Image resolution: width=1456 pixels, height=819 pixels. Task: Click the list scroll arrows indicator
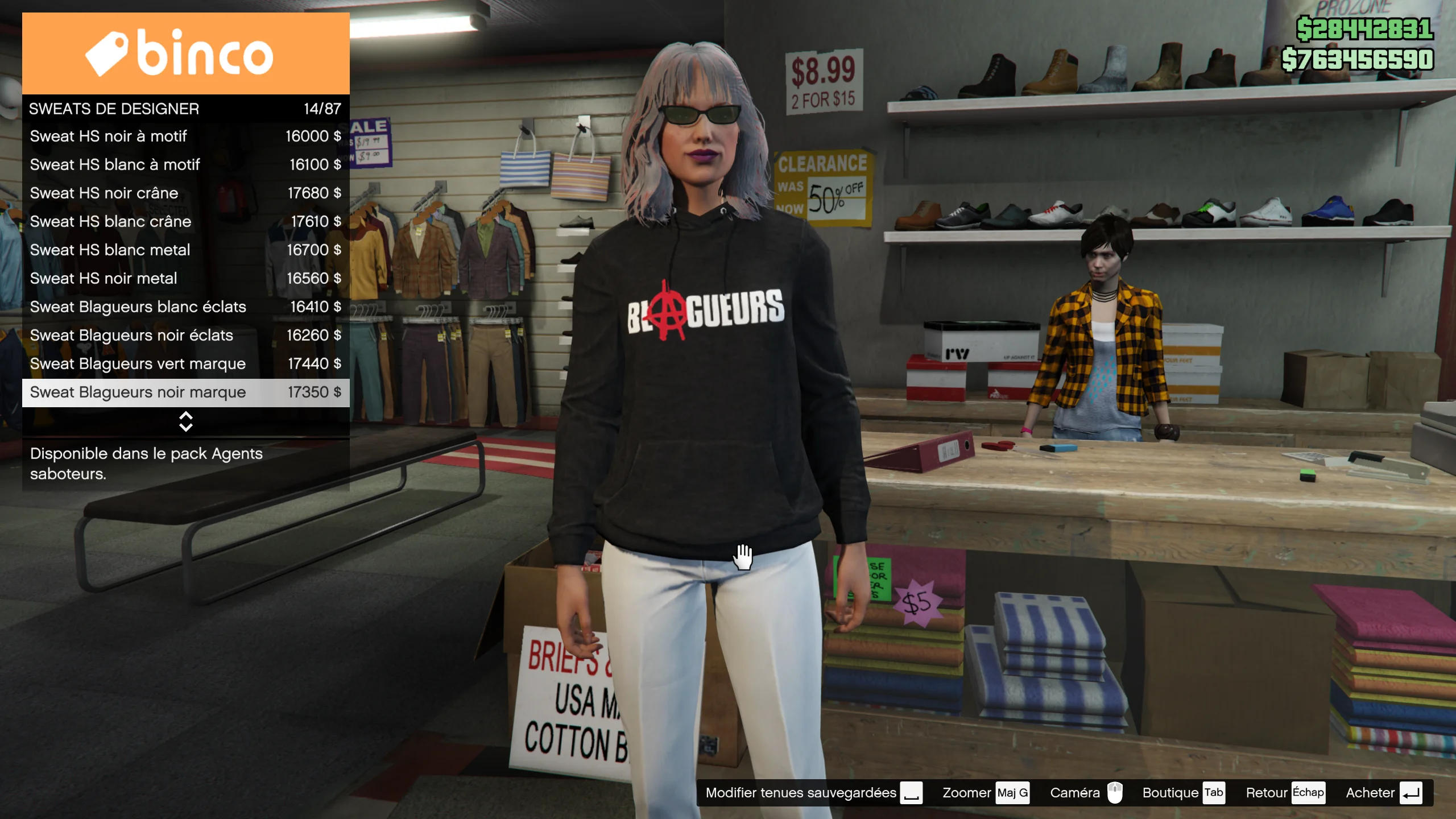185,421
